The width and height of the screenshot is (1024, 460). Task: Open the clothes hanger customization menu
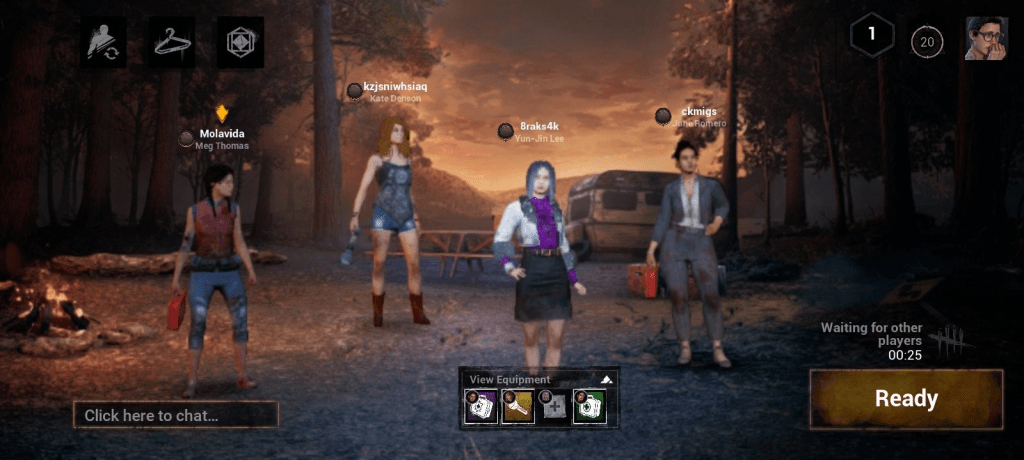[x=173, y=42]
